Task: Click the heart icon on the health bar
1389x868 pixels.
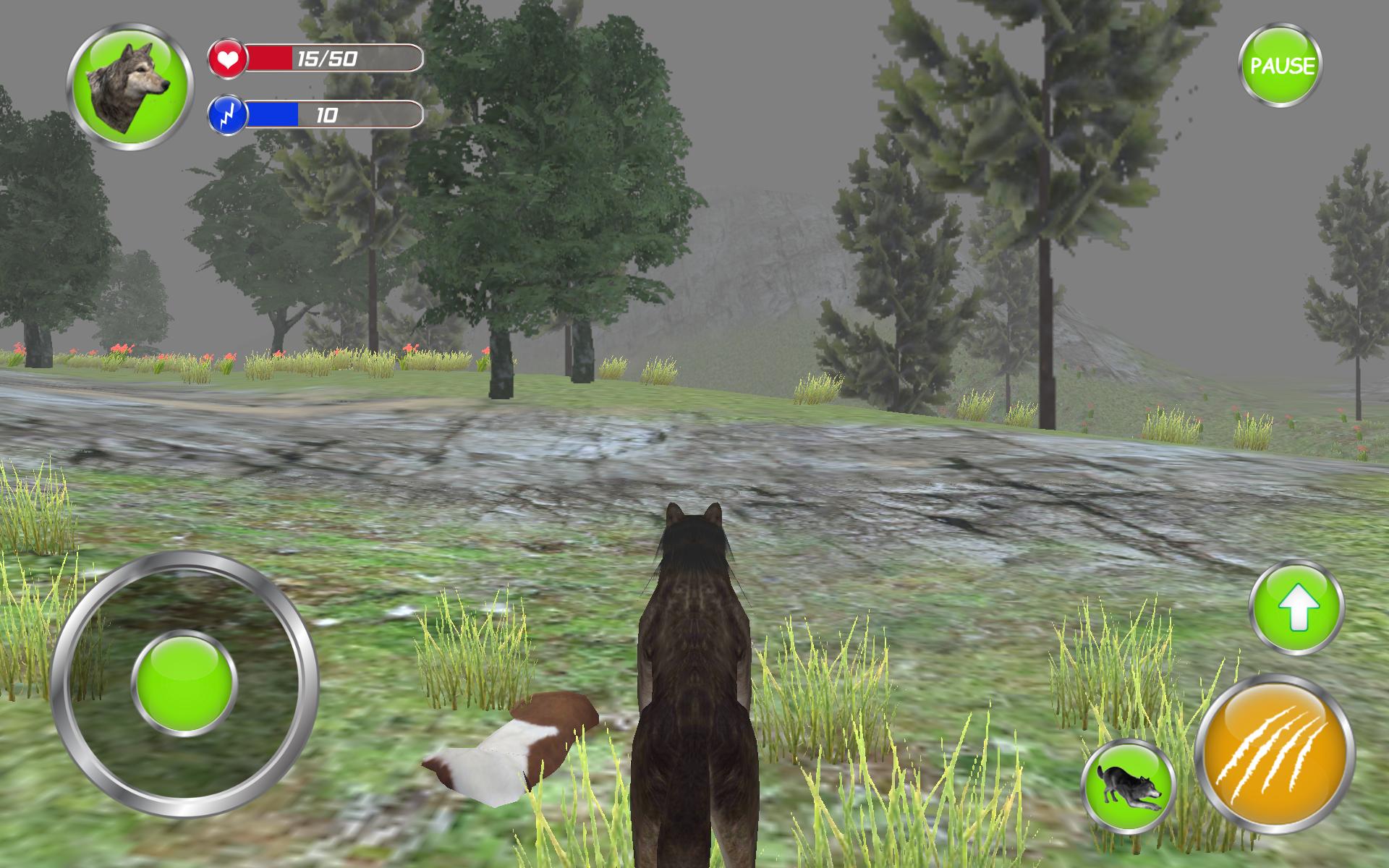Action: pyautogui.click(x=228, y=59)
